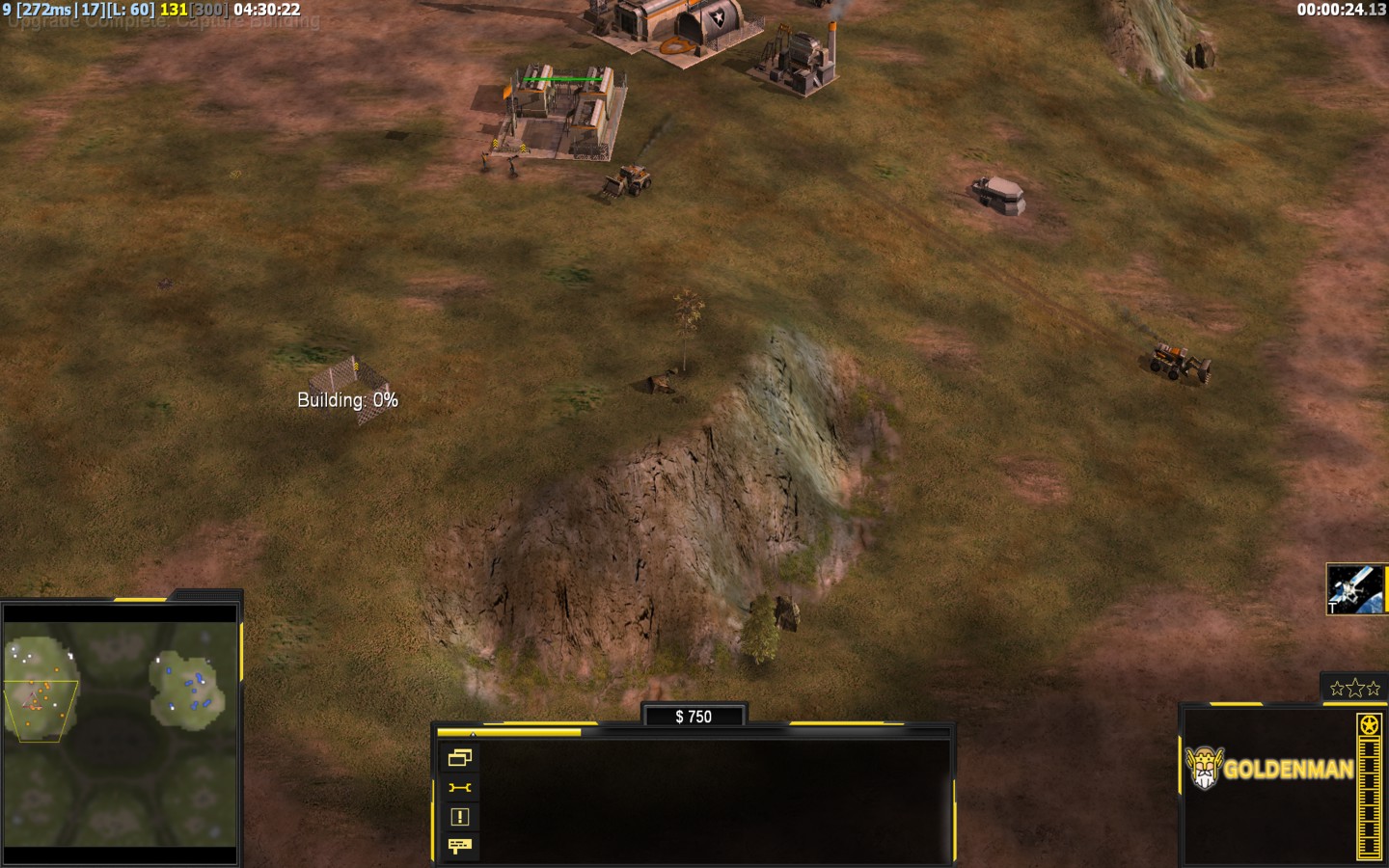
Task: Select the wrench icon button
Action: [x=460, y=788]
